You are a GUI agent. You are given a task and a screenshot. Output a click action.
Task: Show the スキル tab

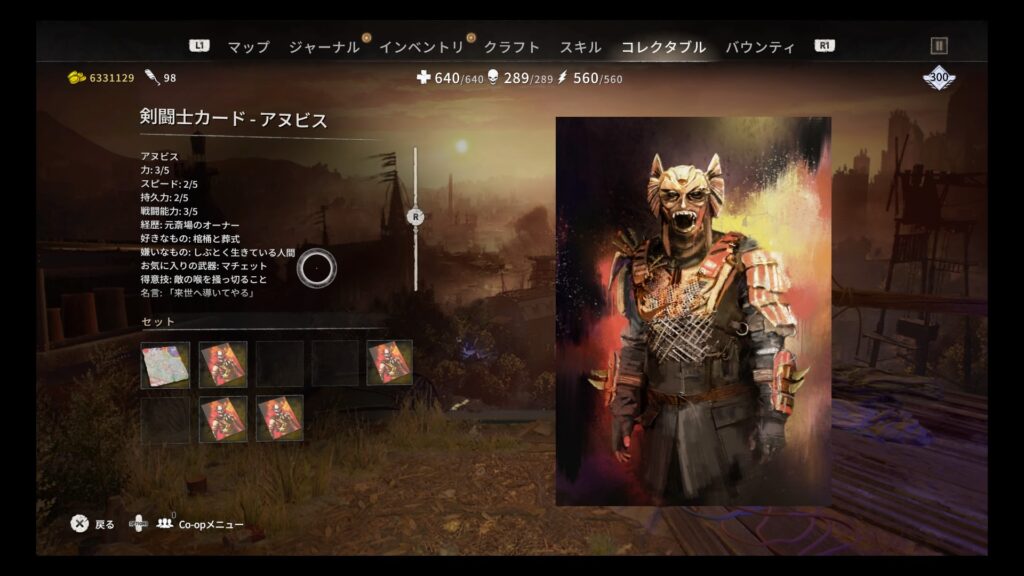click(x=580, y=47)
